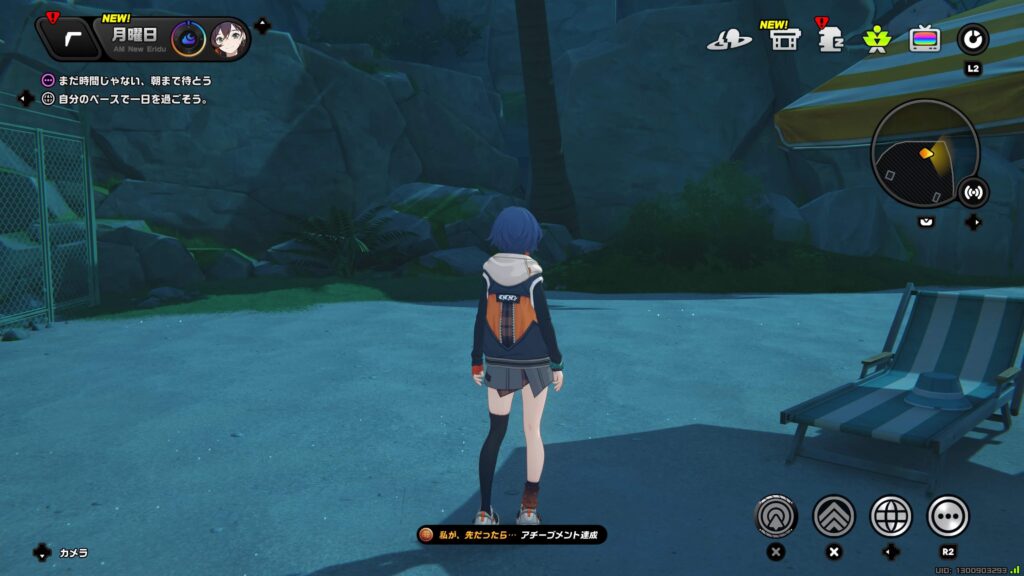1024x576 pixels.
Task: Open the clock panel with the red alert
Action: pos(69,39)
